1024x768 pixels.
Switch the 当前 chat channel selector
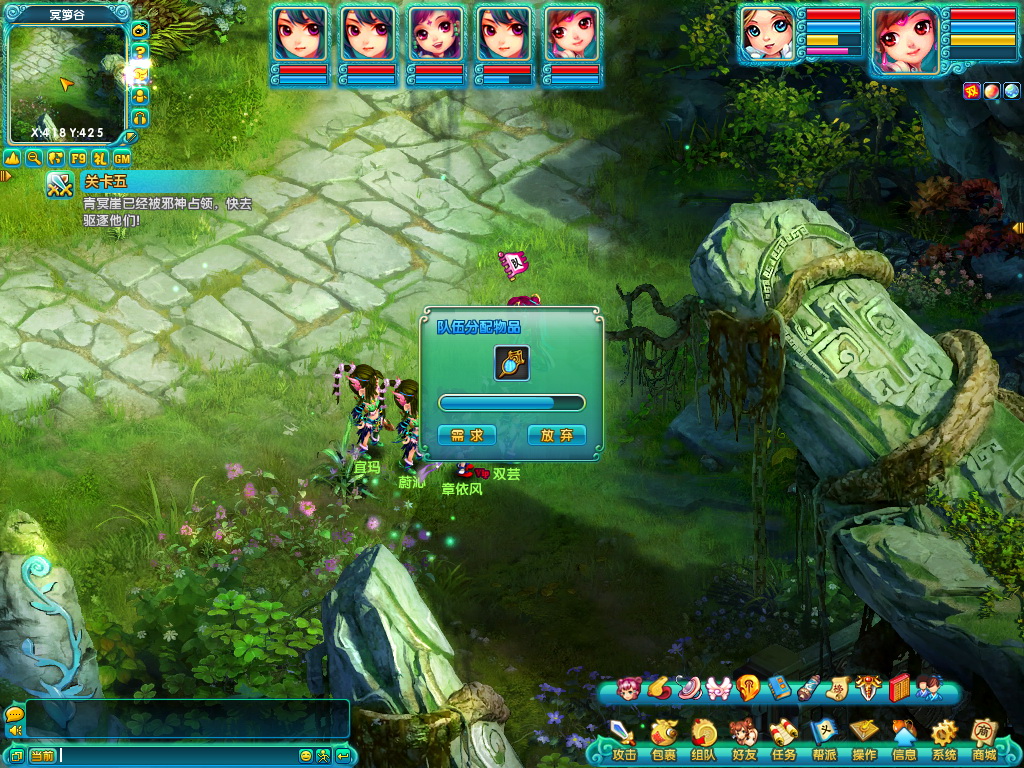[41, 755]
